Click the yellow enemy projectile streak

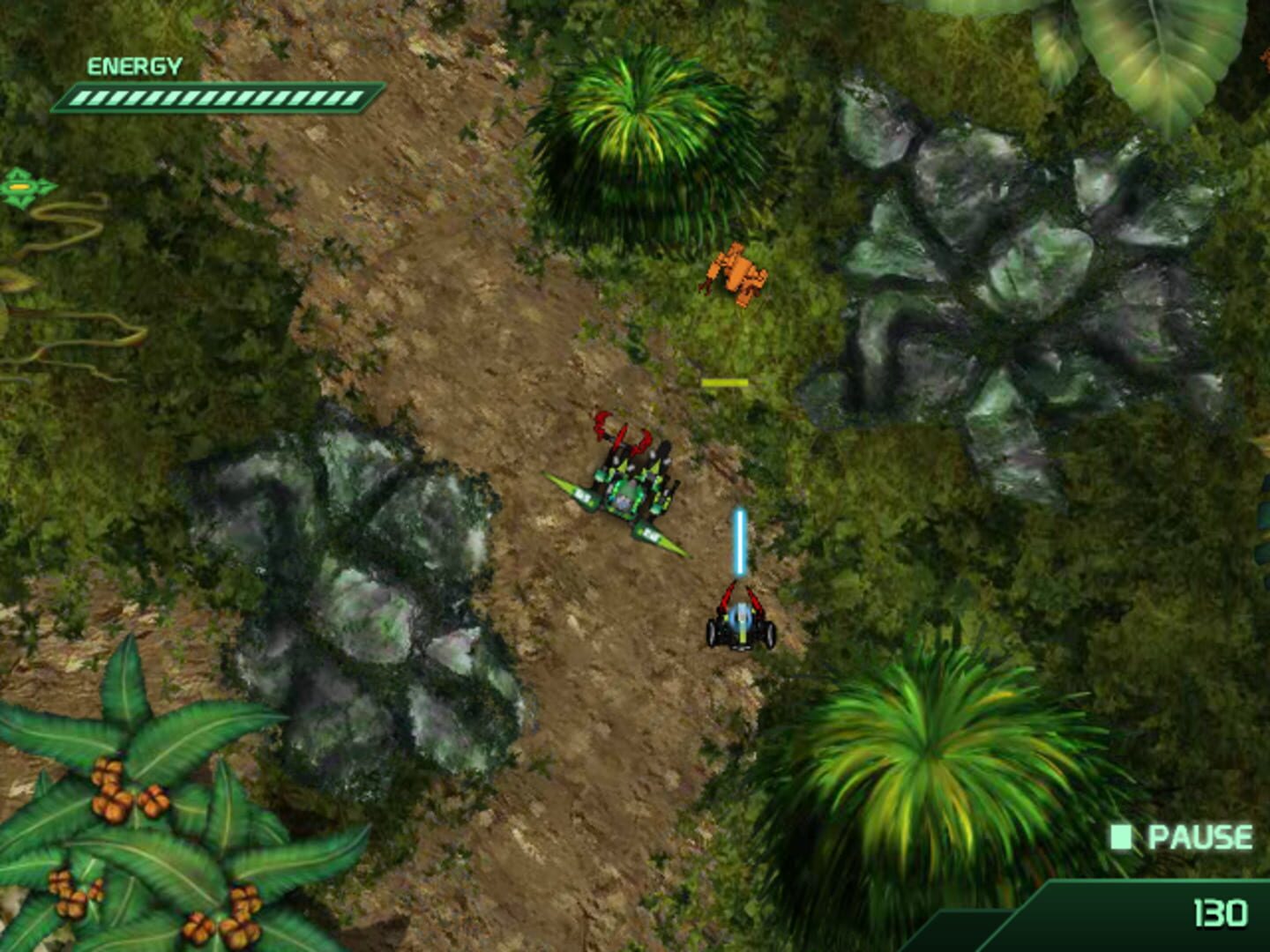click(723, 383)
